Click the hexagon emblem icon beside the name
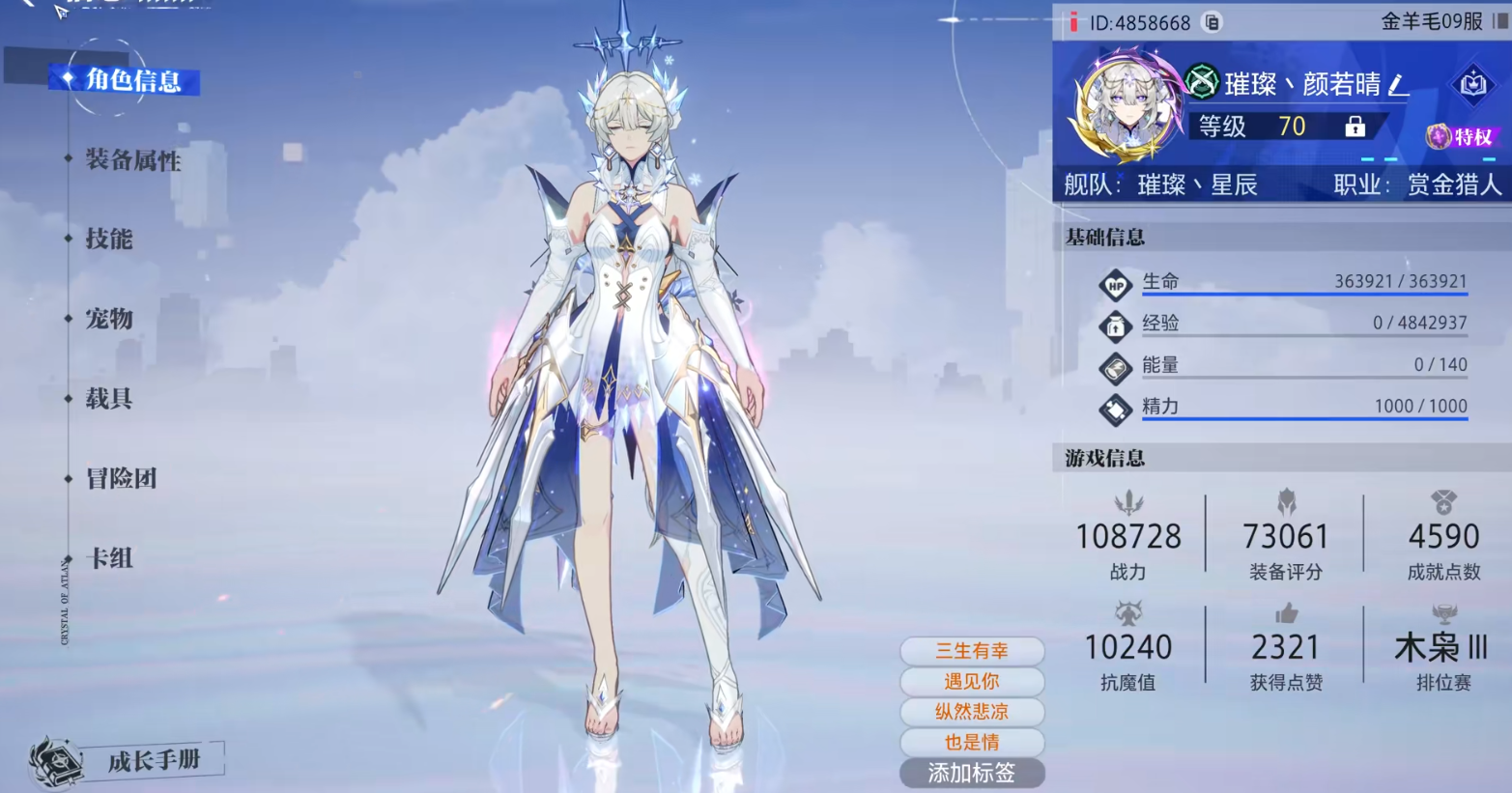Viewport: 1512px width, 793px height. point(1472,85)
